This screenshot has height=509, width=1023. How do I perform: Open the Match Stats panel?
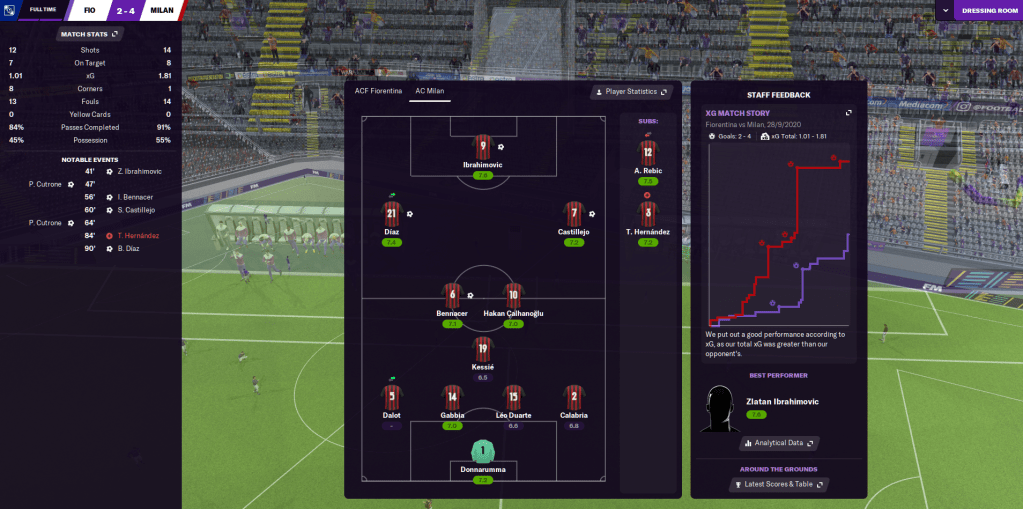coord(90,34)
